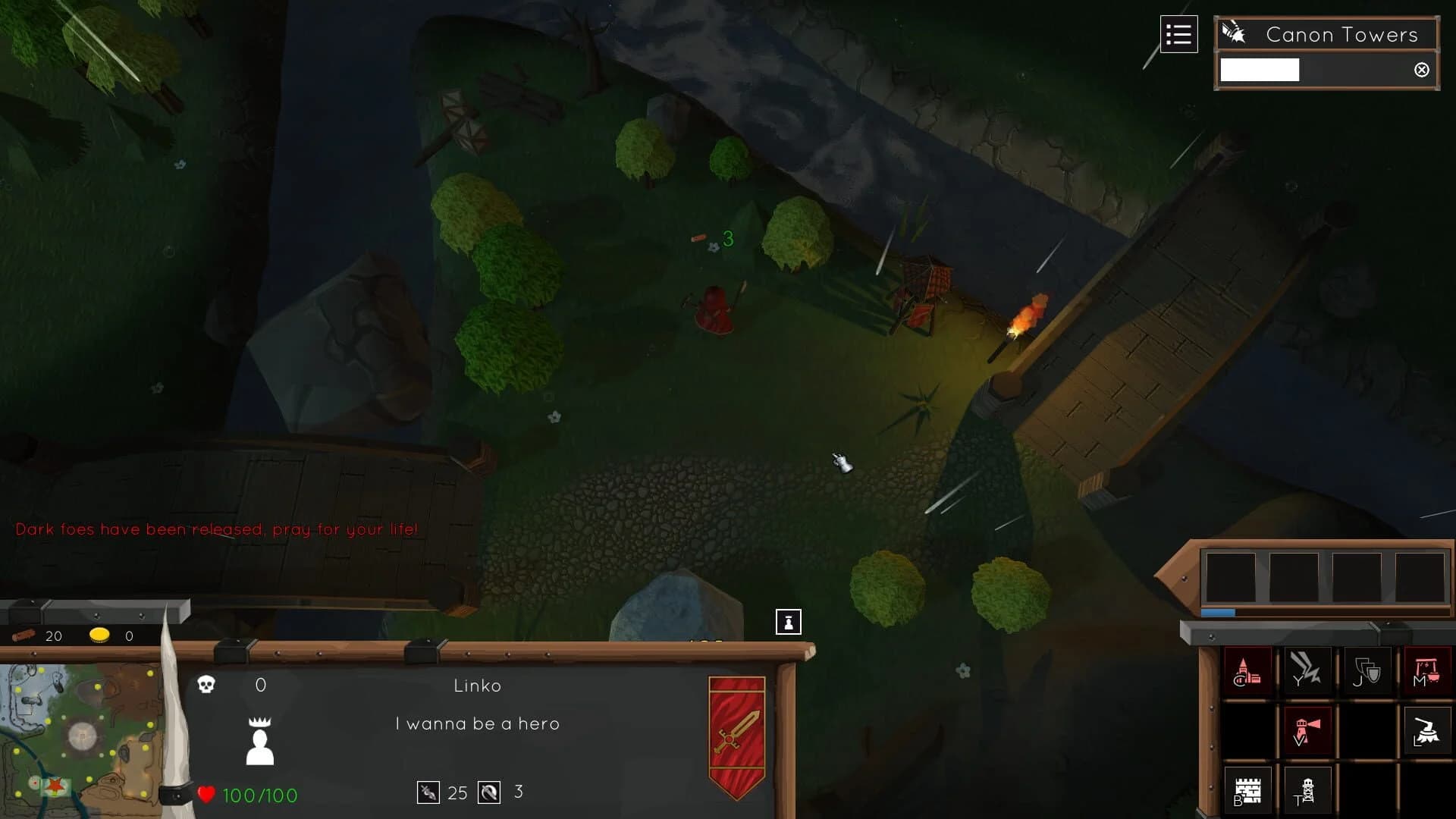Cancel the Canon Towers build progress

click(x=1422, y=70)
